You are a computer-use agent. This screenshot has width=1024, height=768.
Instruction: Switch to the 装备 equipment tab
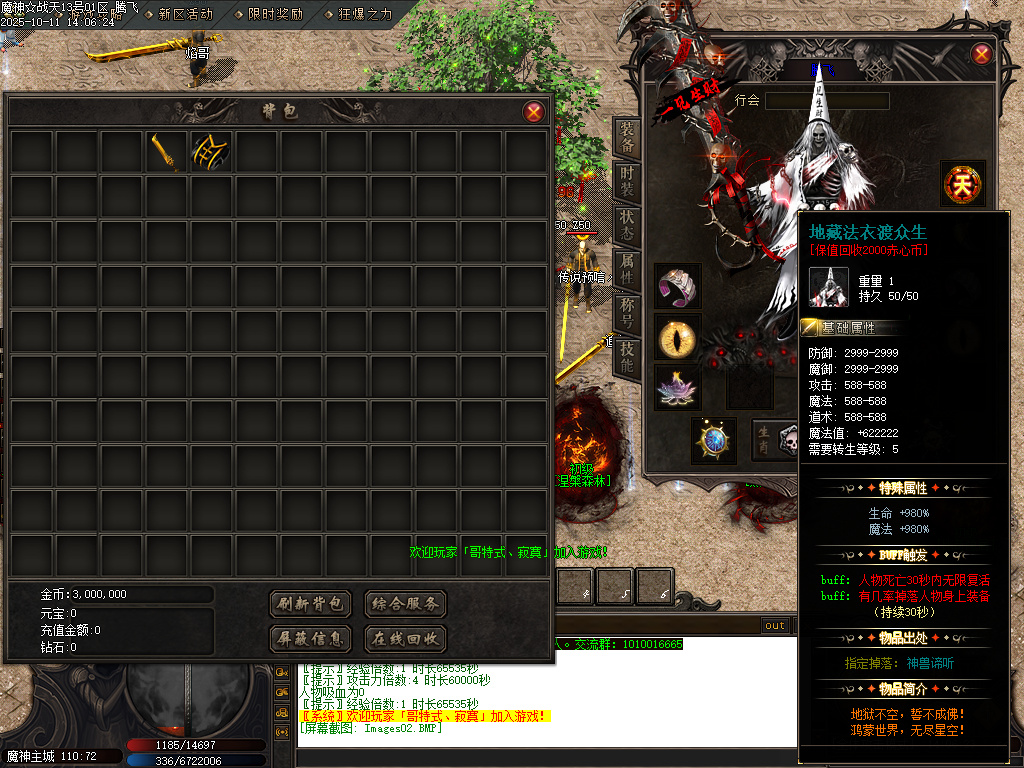pos(626,138)
